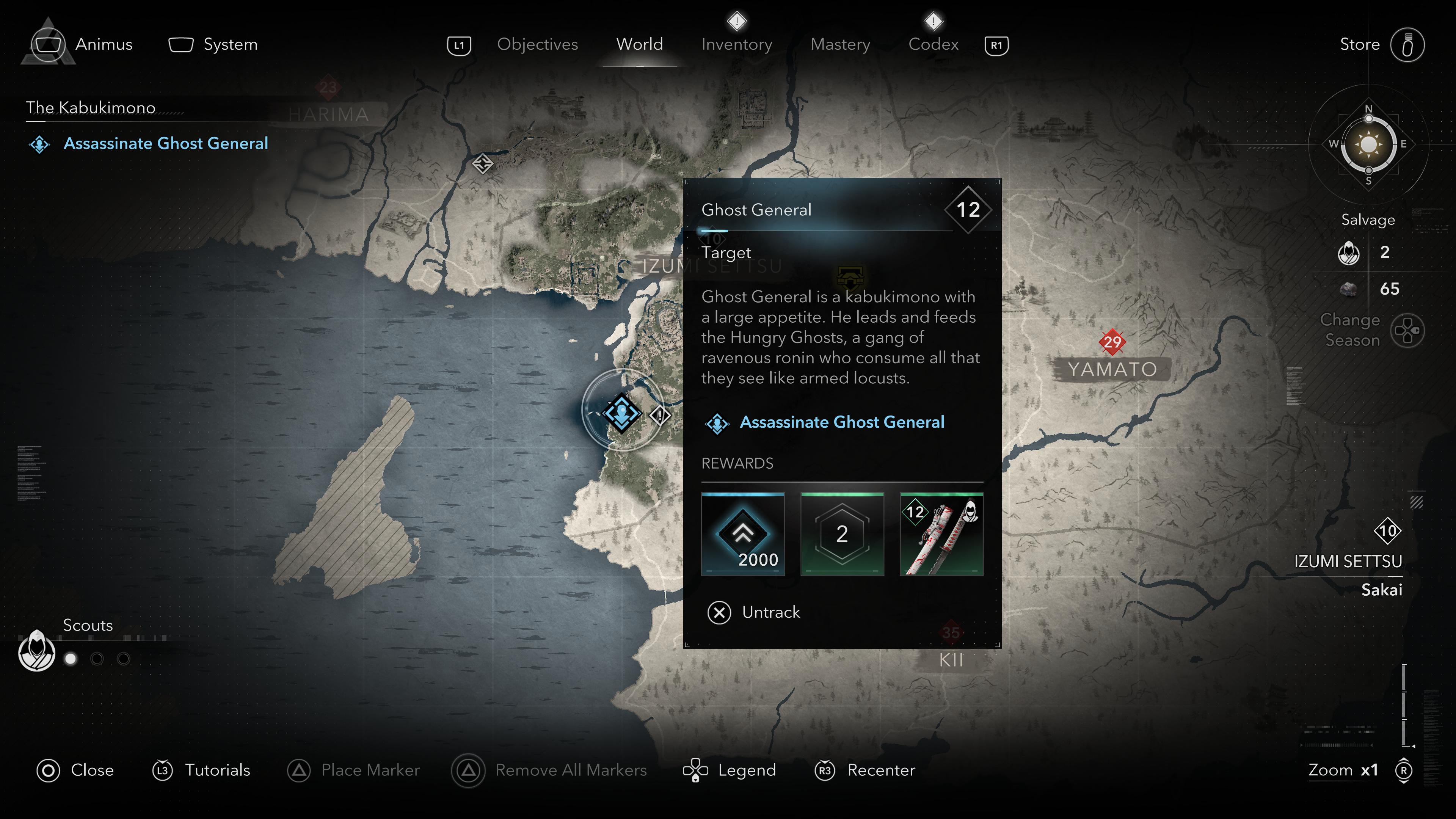
Task: Switch to the Mastery tab
Action: click(840, 44)
